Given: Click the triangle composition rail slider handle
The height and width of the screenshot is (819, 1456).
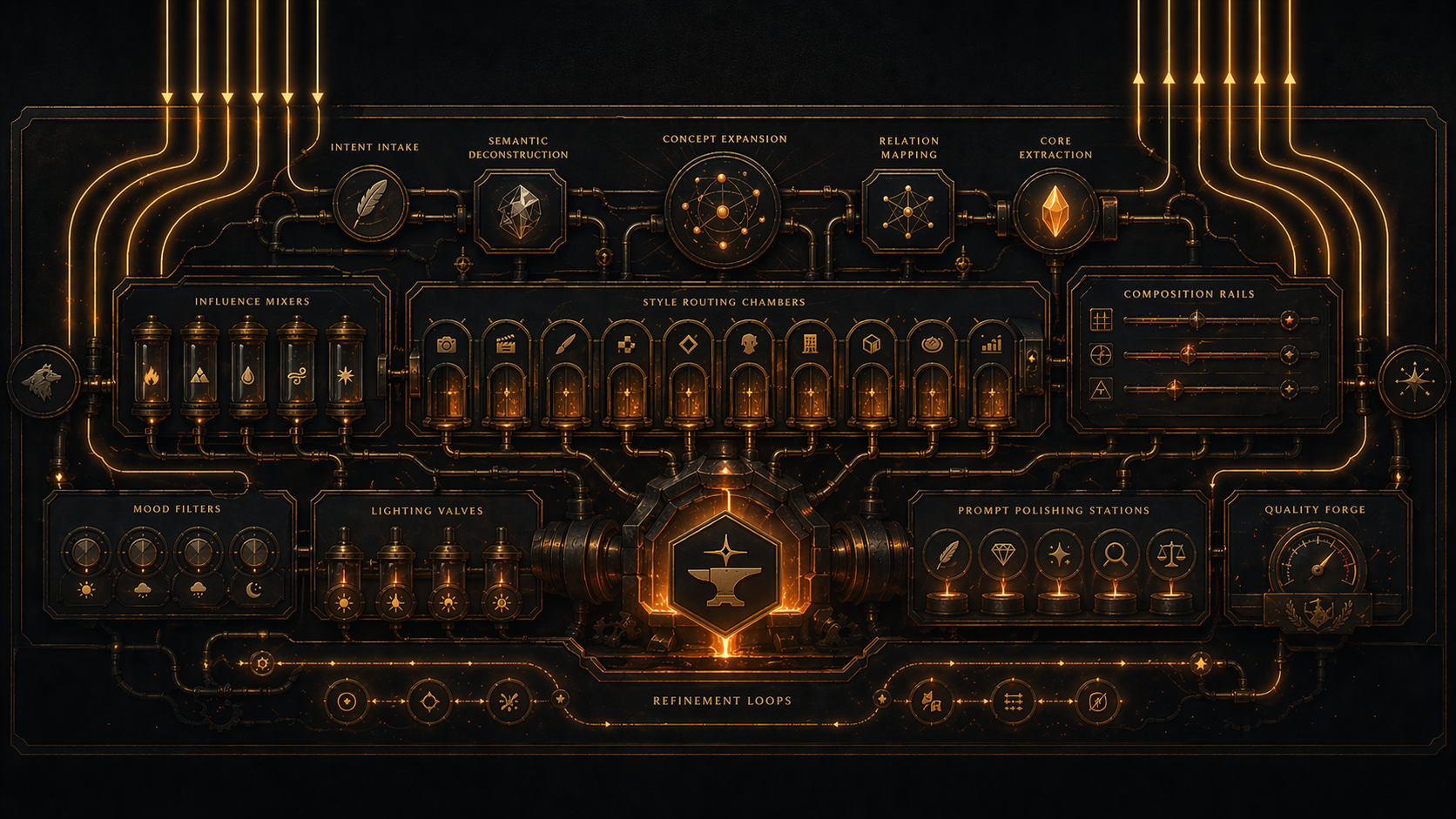Looking at the screenshot, I should point(1176,388).
